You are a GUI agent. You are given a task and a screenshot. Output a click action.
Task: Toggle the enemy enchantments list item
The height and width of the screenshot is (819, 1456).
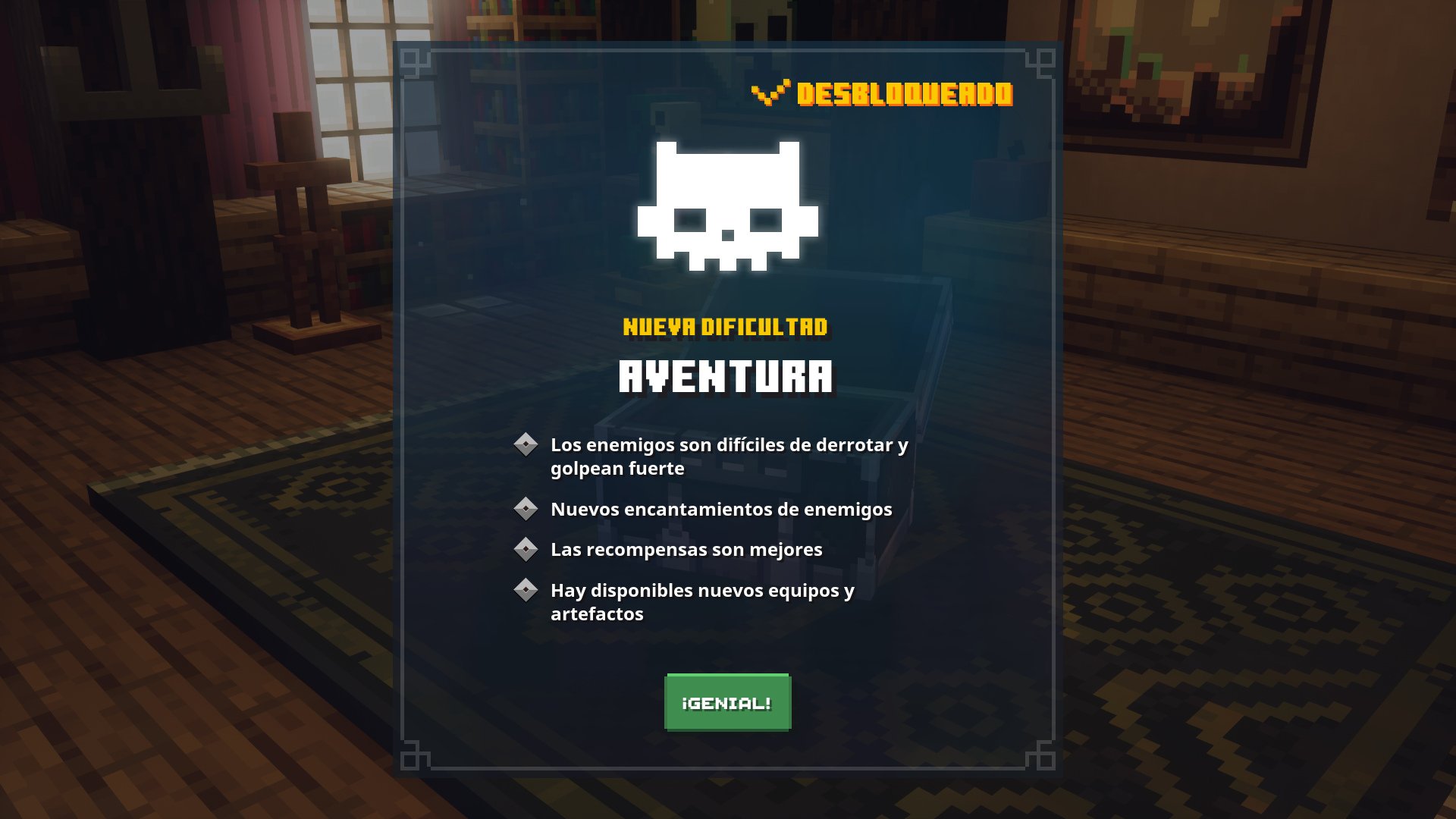coord(720,510)
